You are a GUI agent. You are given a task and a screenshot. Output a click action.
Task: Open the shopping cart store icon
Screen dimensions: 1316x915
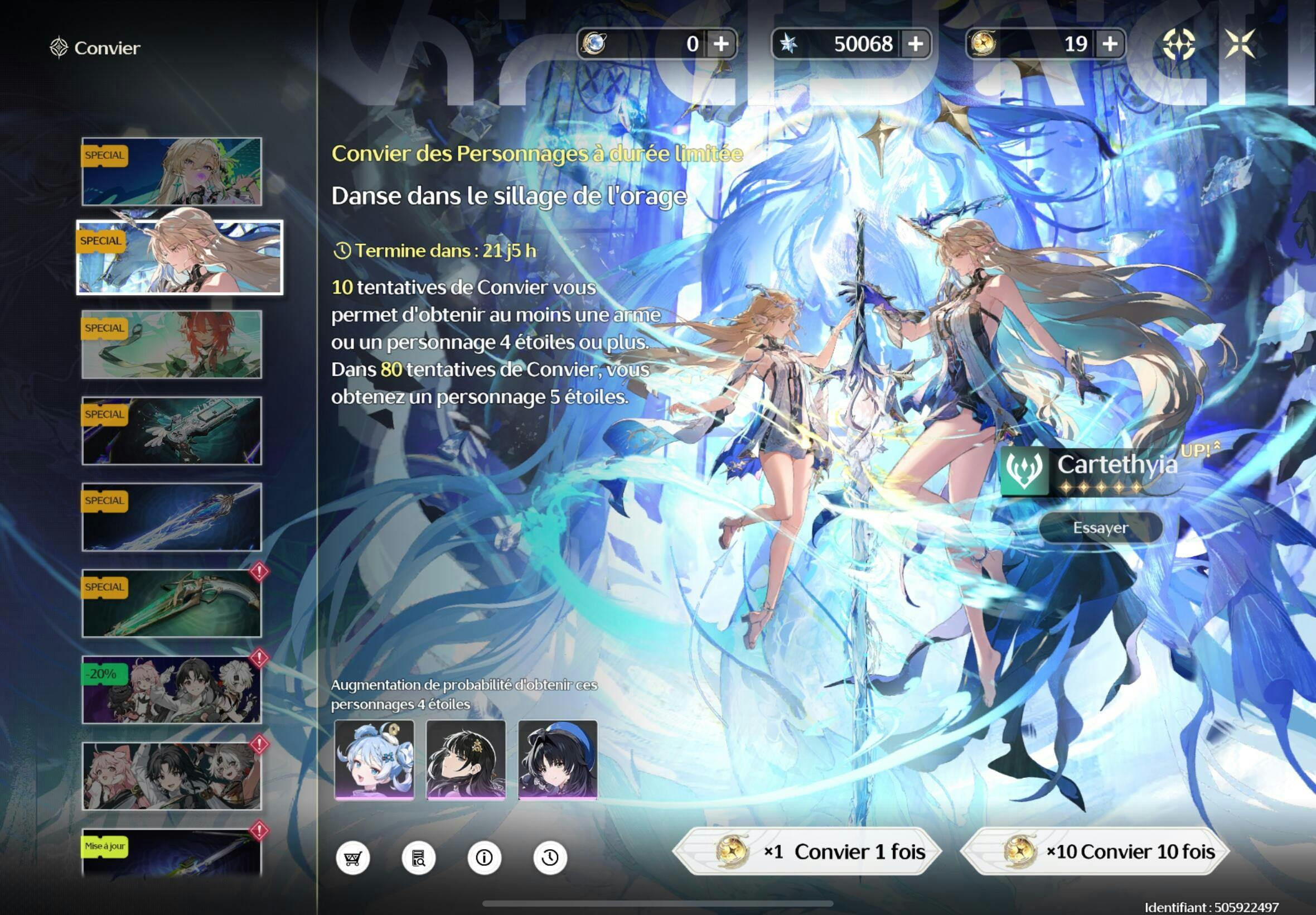(352, 858)
